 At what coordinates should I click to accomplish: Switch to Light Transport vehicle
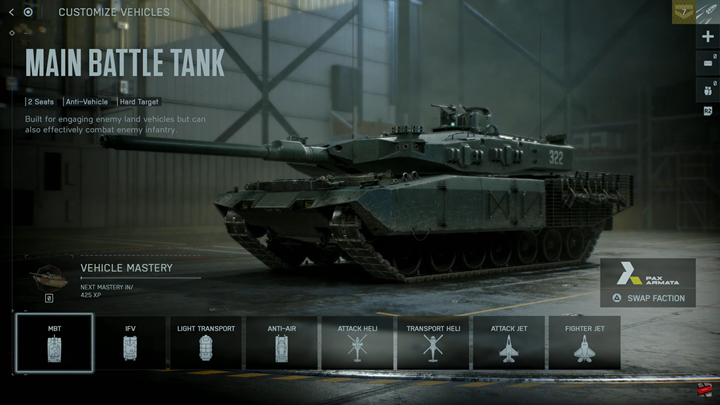click(x=206, y=343)
